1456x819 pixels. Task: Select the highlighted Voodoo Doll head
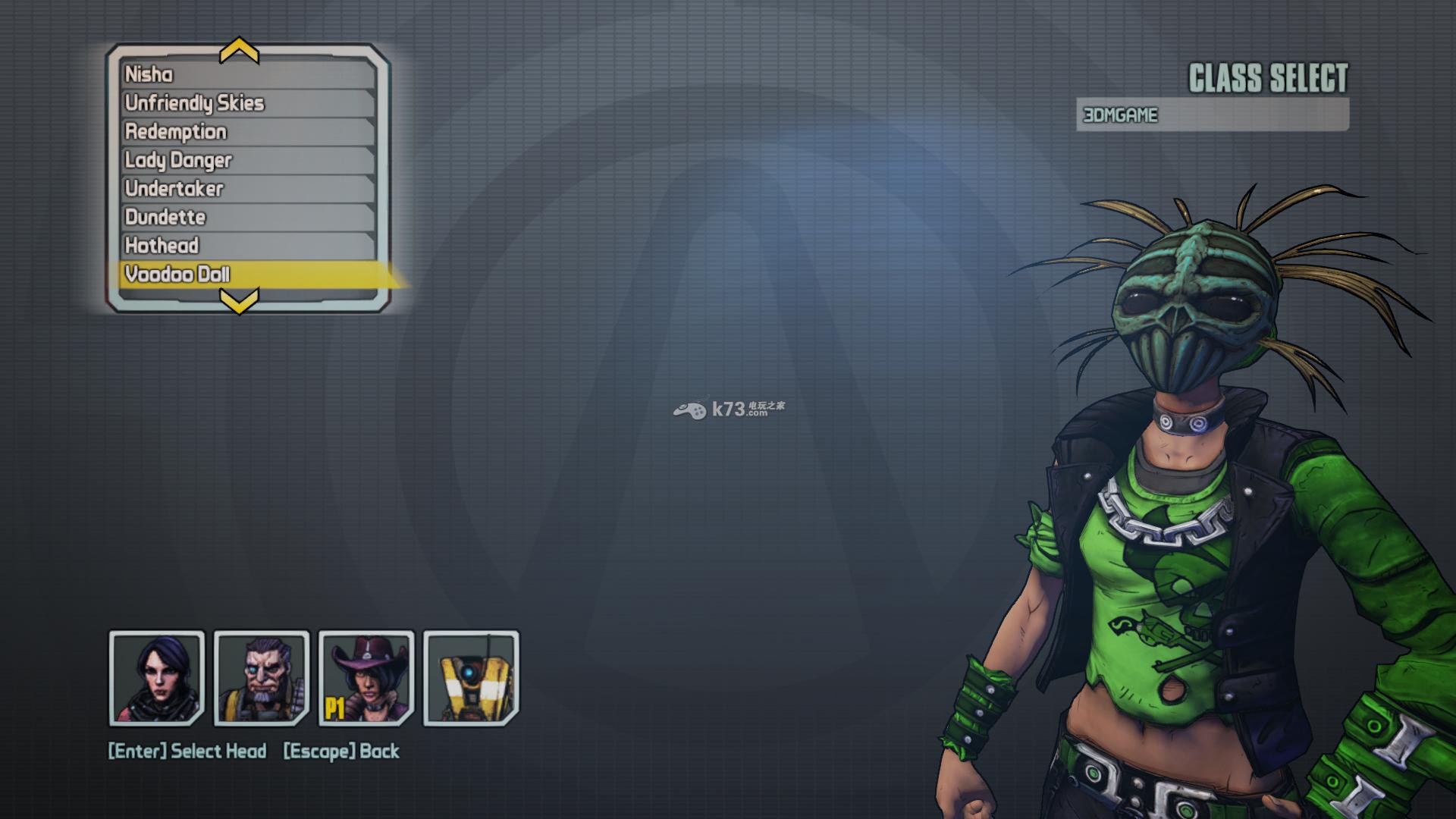tap(247, 275)
